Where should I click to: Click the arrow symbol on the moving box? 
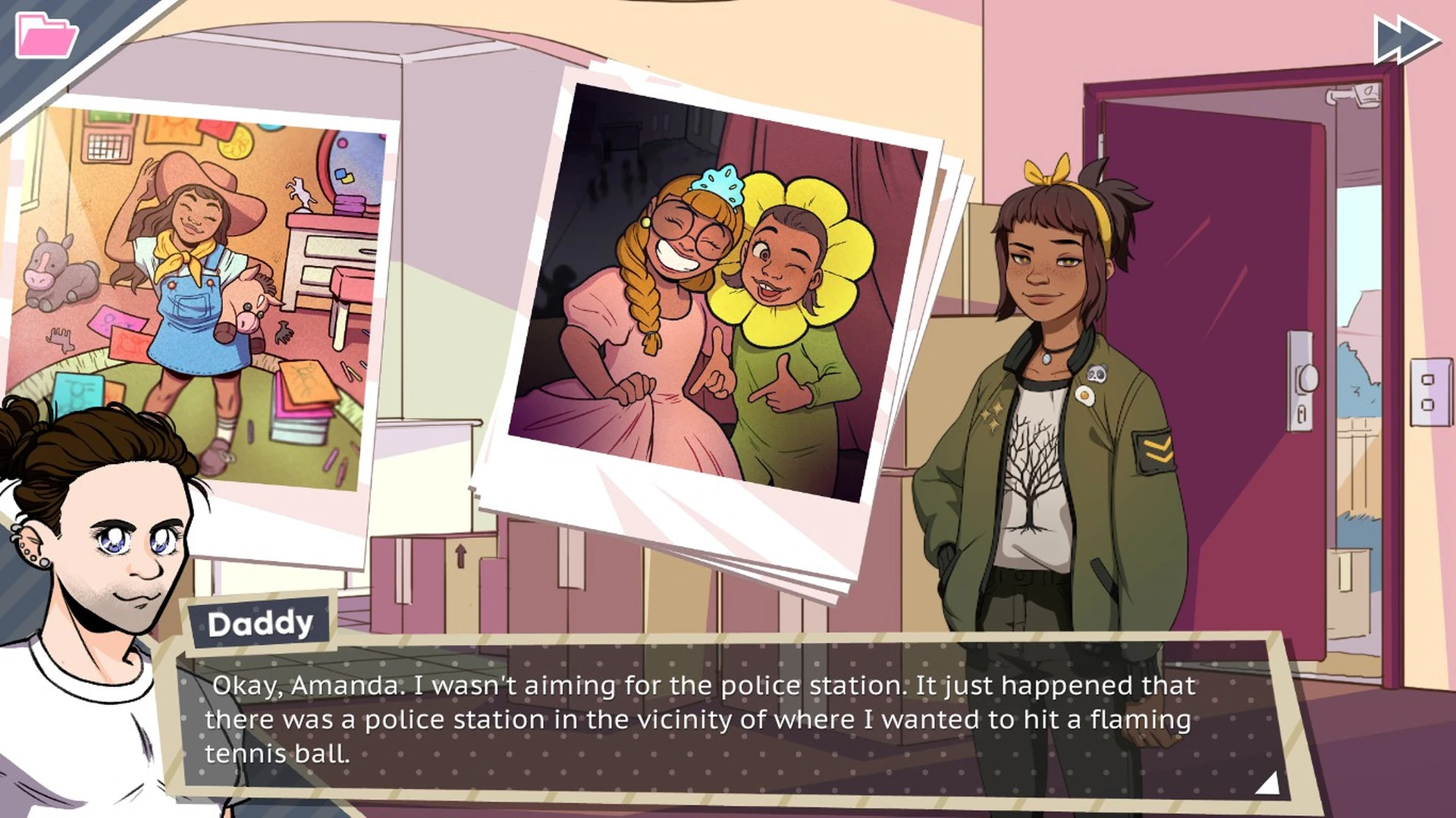461,555
